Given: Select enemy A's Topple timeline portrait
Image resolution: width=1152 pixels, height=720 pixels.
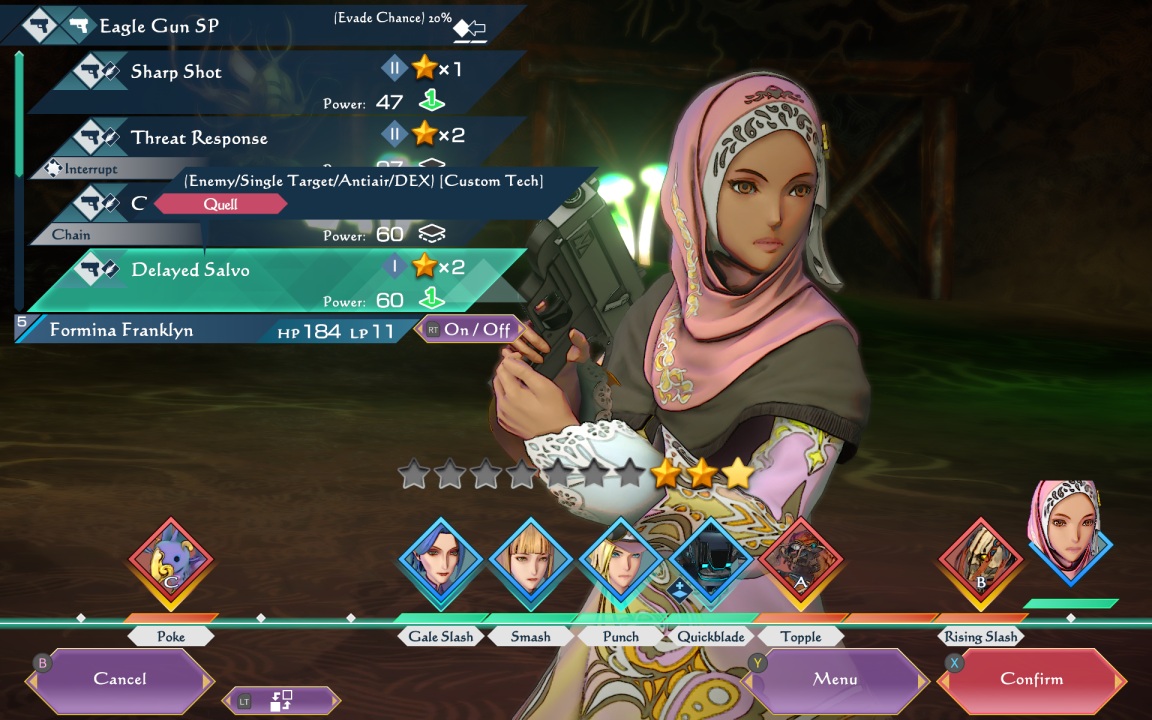Looking at the screenshot, I should pos(800,563).
